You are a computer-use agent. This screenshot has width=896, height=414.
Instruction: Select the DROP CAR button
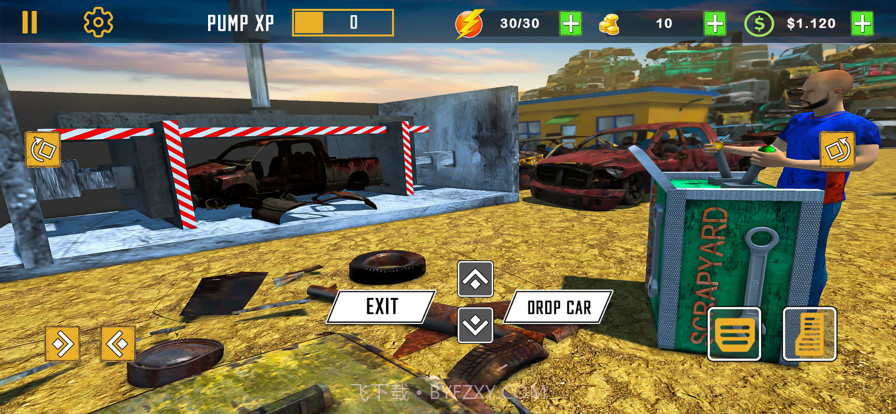[x=558, y=307]
